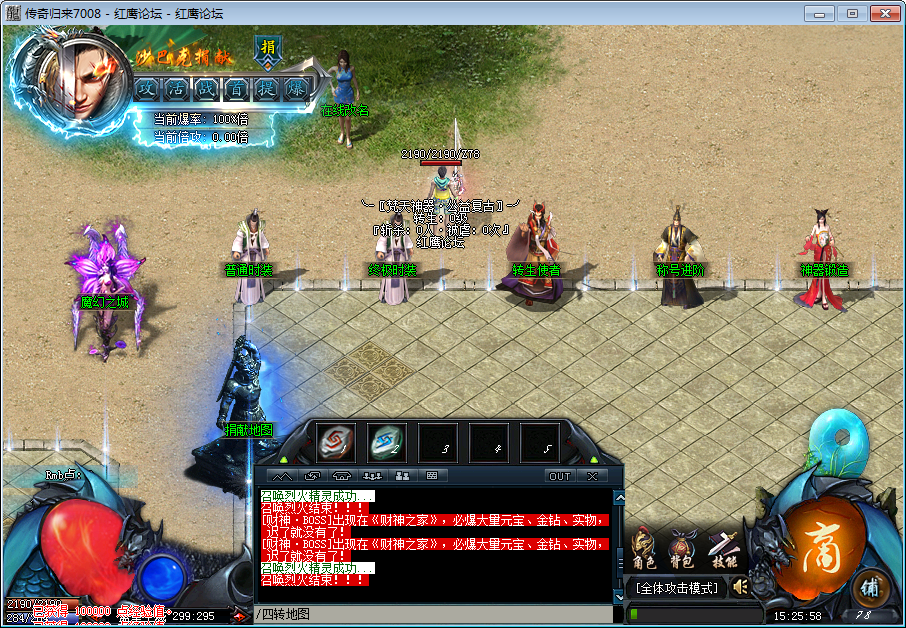The height and width of the screenshot is (628, 906).
Task: Use the red rune in hotbar slot 1
Action: coord(336,442)
